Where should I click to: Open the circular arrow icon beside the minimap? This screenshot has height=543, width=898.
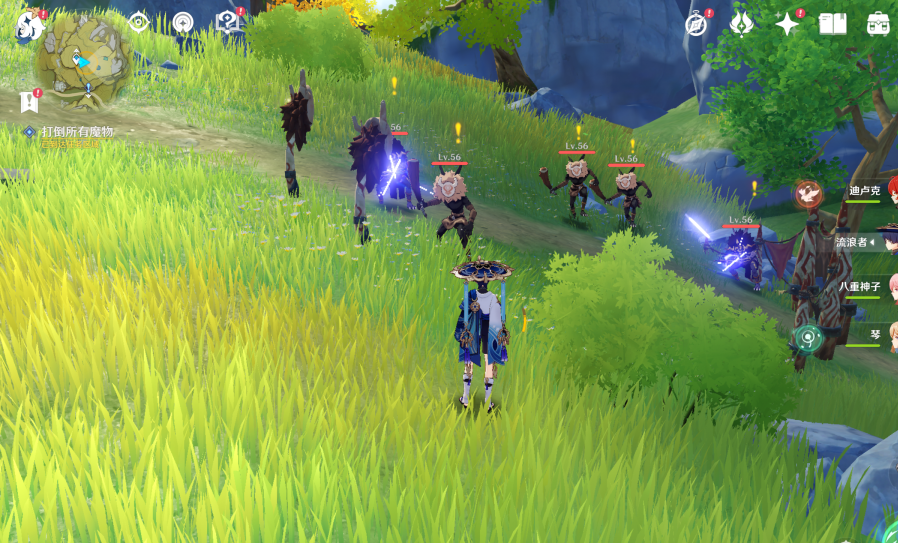pyautogui.click(x=183, y=22)
